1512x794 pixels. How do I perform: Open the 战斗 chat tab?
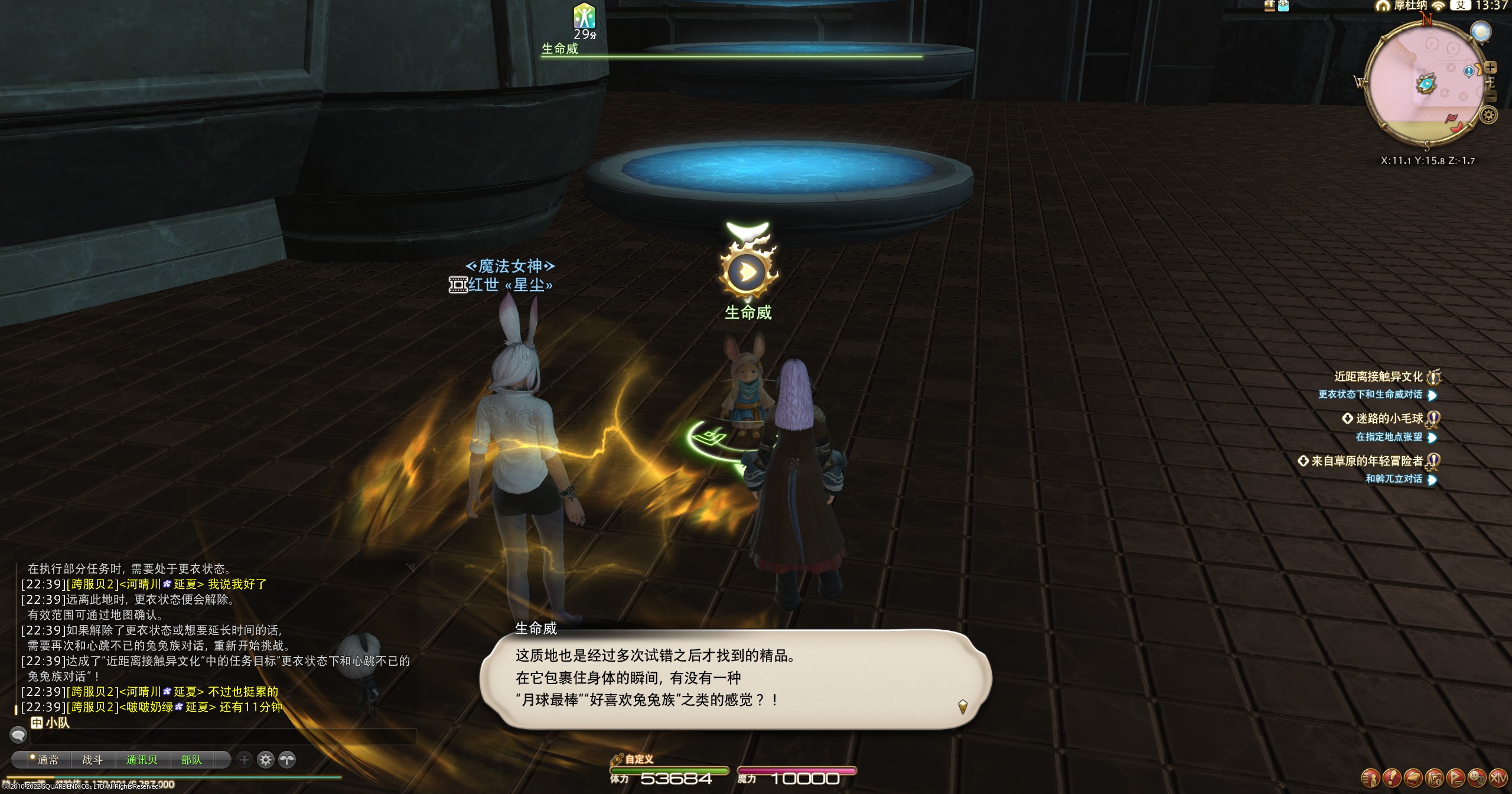pos(92,760)
